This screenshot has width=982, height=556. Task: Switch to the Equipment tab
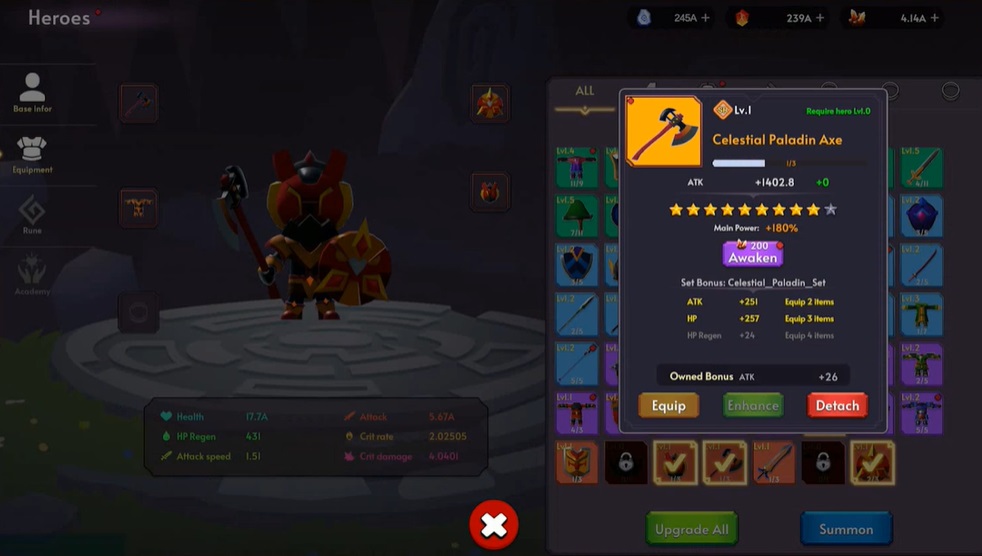point(33,155)
